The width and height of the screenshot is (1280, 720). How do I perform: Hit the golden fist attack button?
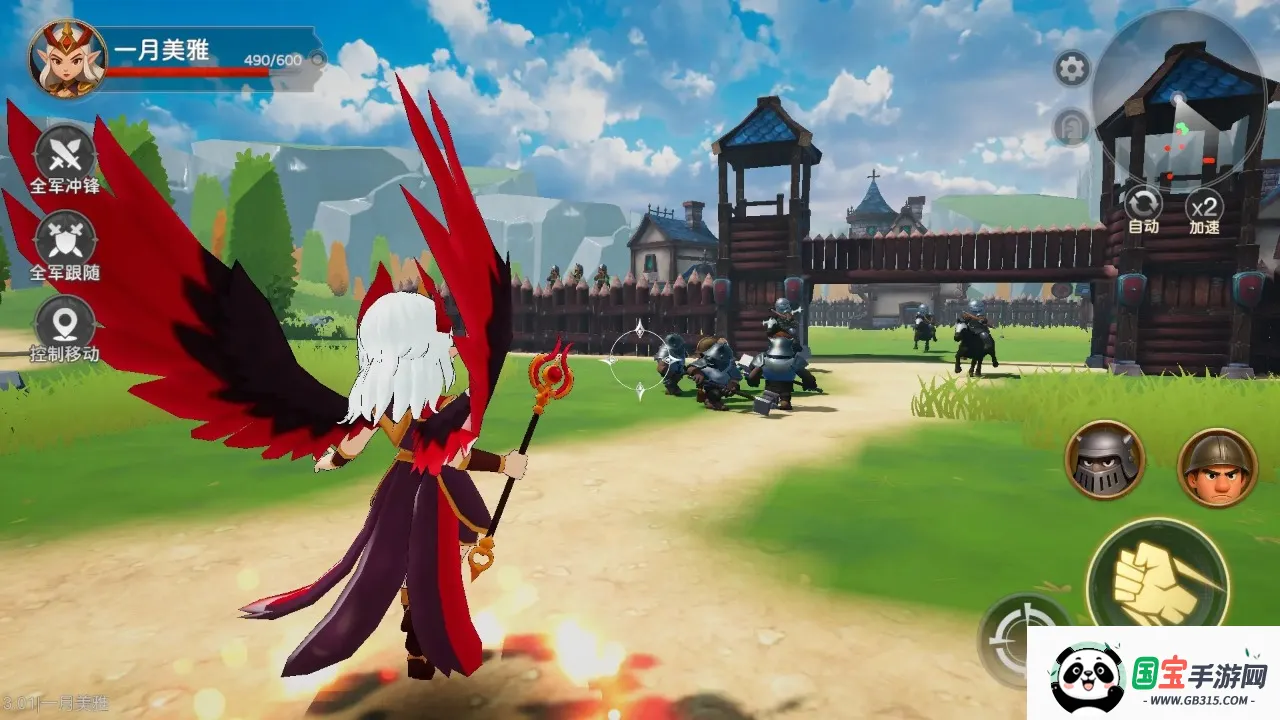1158,578
